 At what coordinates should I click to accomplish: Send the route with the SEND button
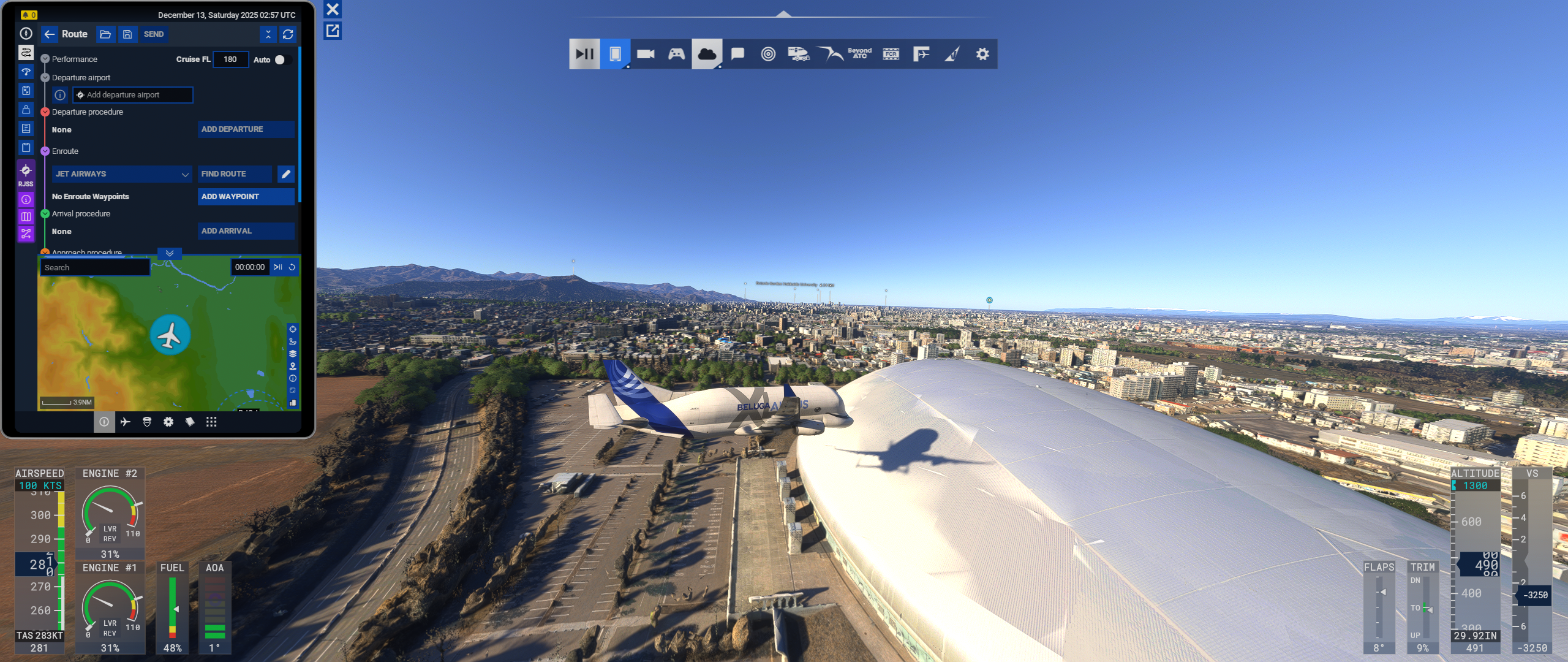click(x=153, y=34)
